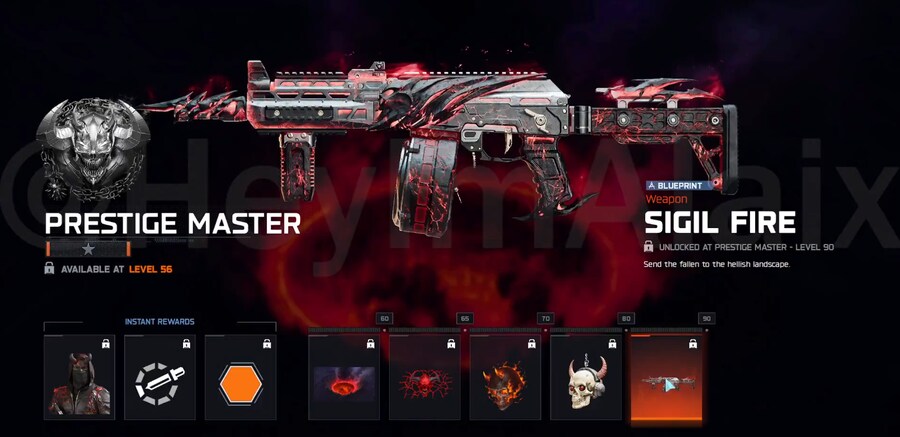This screenshot has height=437, width=900.
Task: Open the level 65 red spider emblem reward
Action: pyautogui.click(x=425, y=377)
